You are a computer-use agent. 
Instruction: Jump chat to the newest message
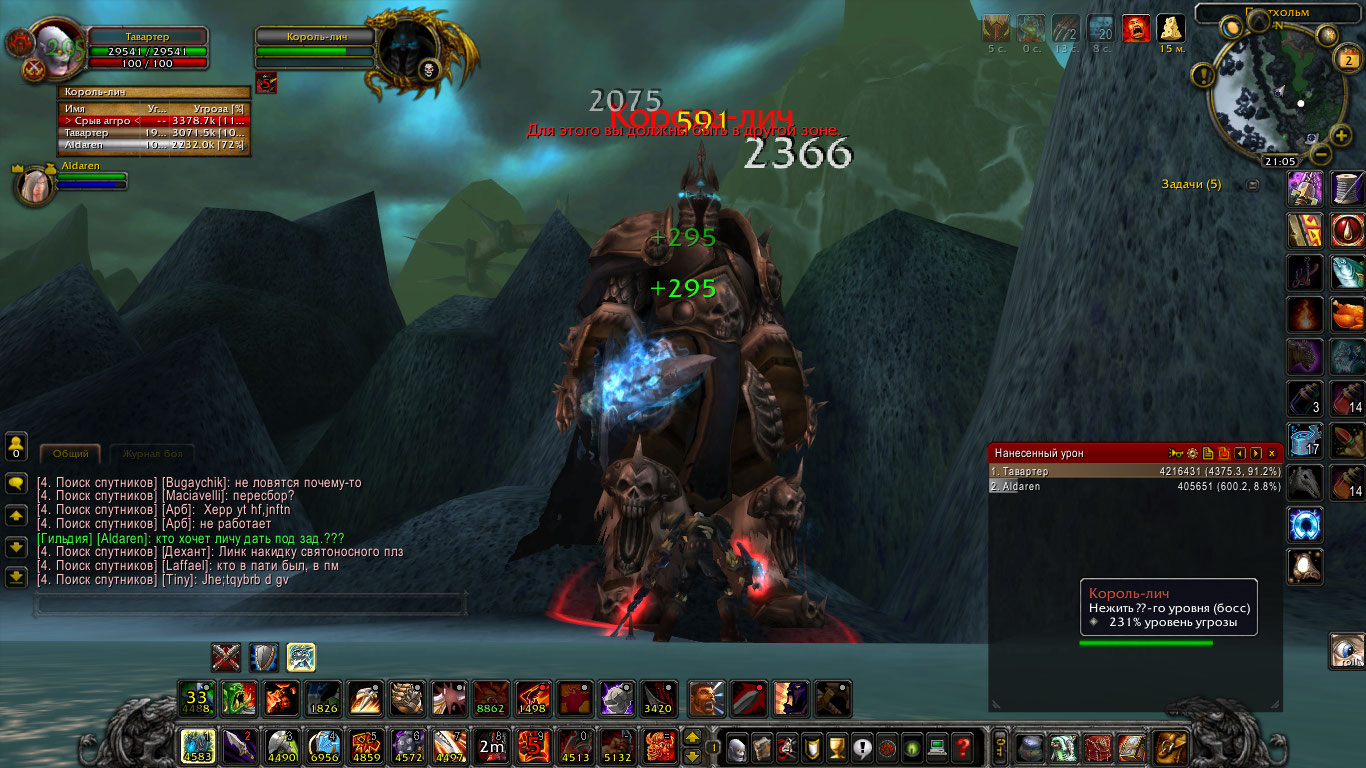tap(16, 577)
